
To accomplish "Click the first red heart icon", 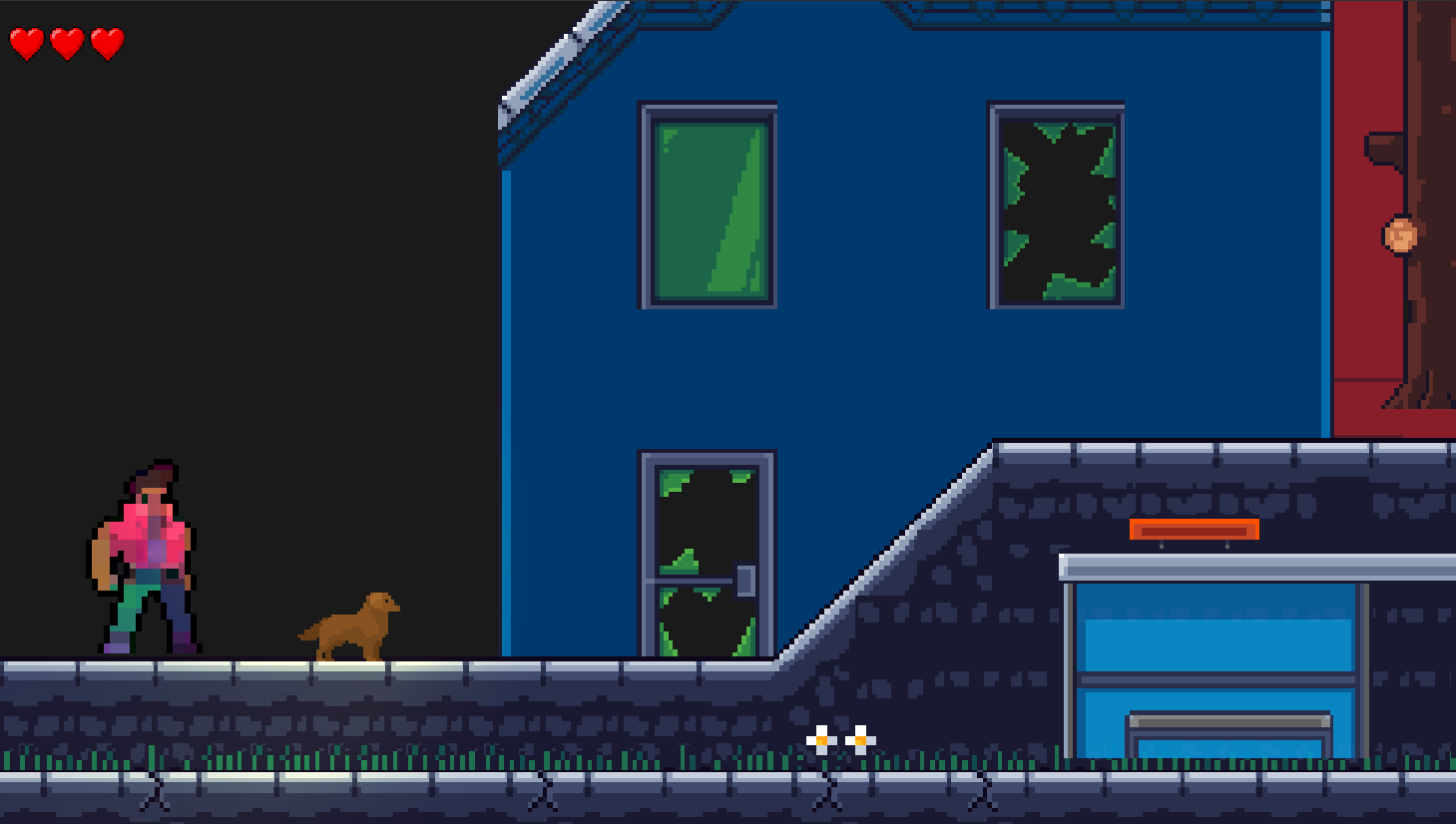I will coord(29,42).
